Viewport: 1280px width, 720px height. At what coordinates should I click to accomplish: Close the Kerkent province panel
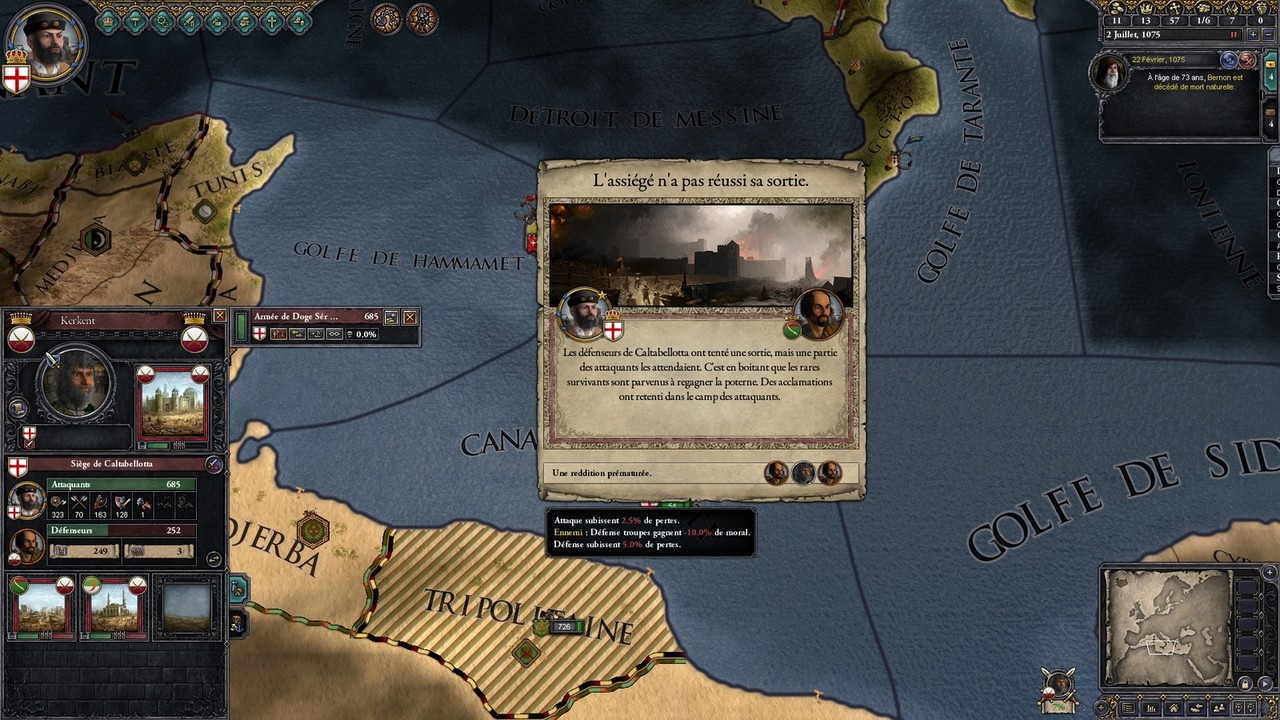tap(220, 316)
